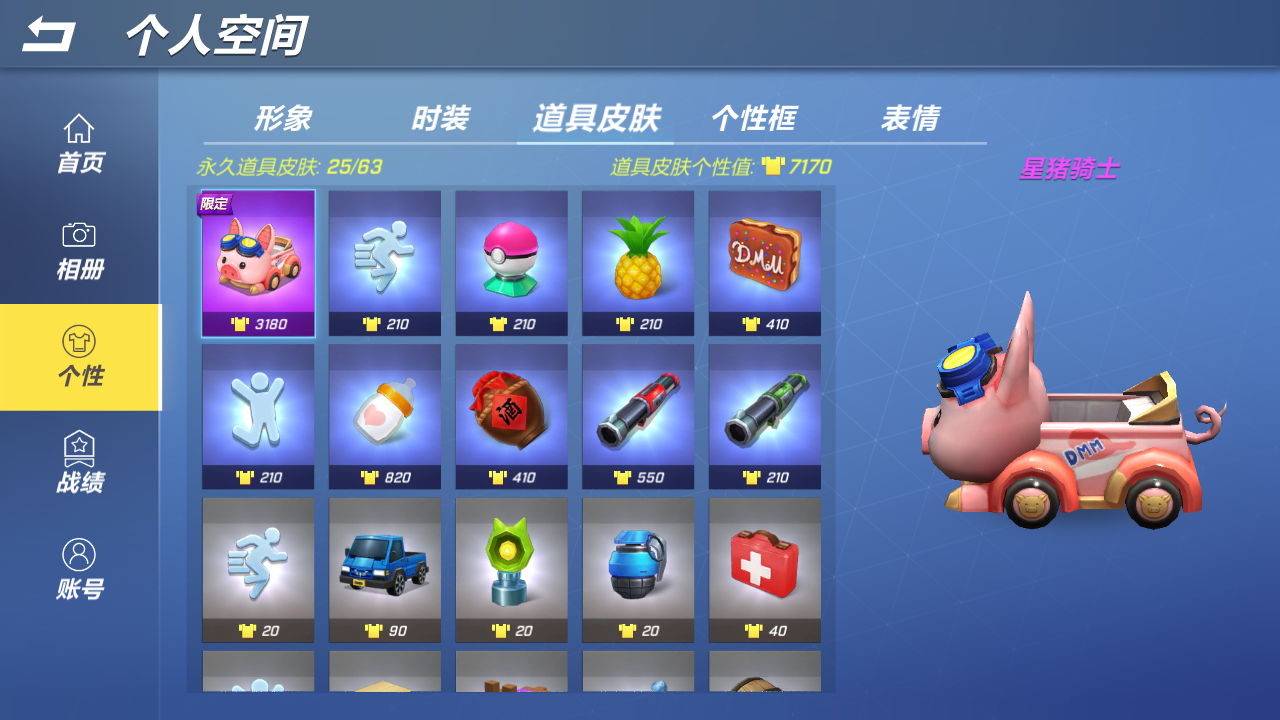Open the 表情 emote tab
The width and height of the screenshot is (1280, 720).
[x=912, y=118]
